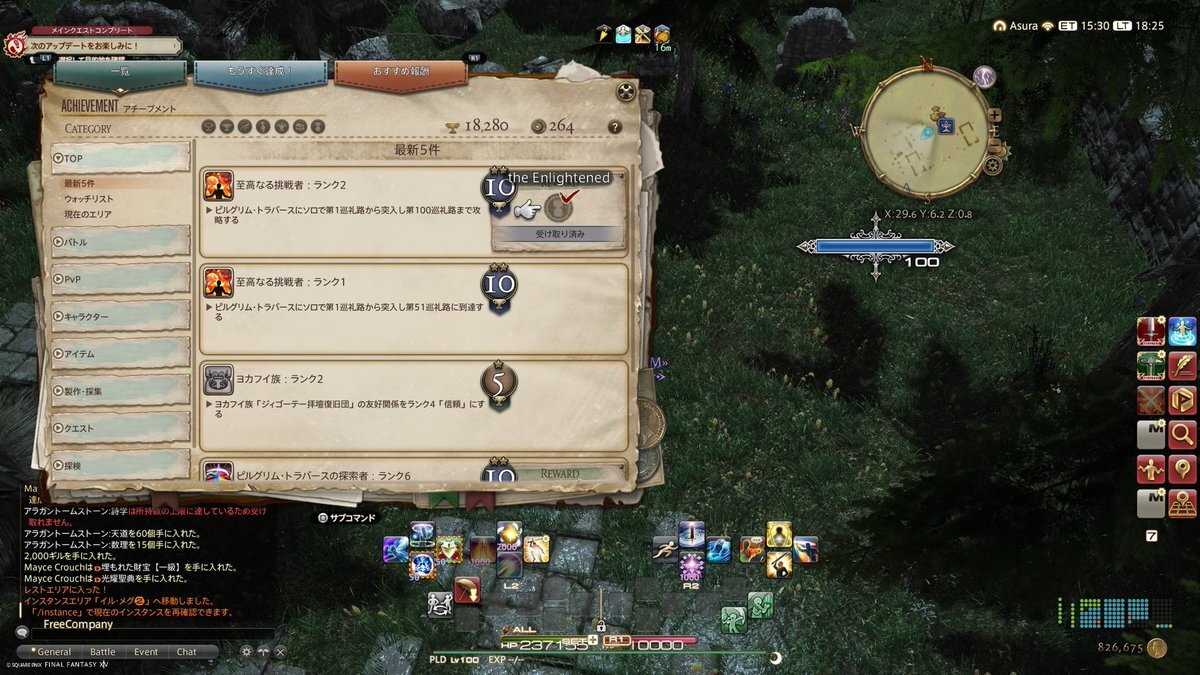Zoom in the minimap with plus button
Image resolution: width=1200 pixels, height=675 pixels.
(x=994, y=114)
